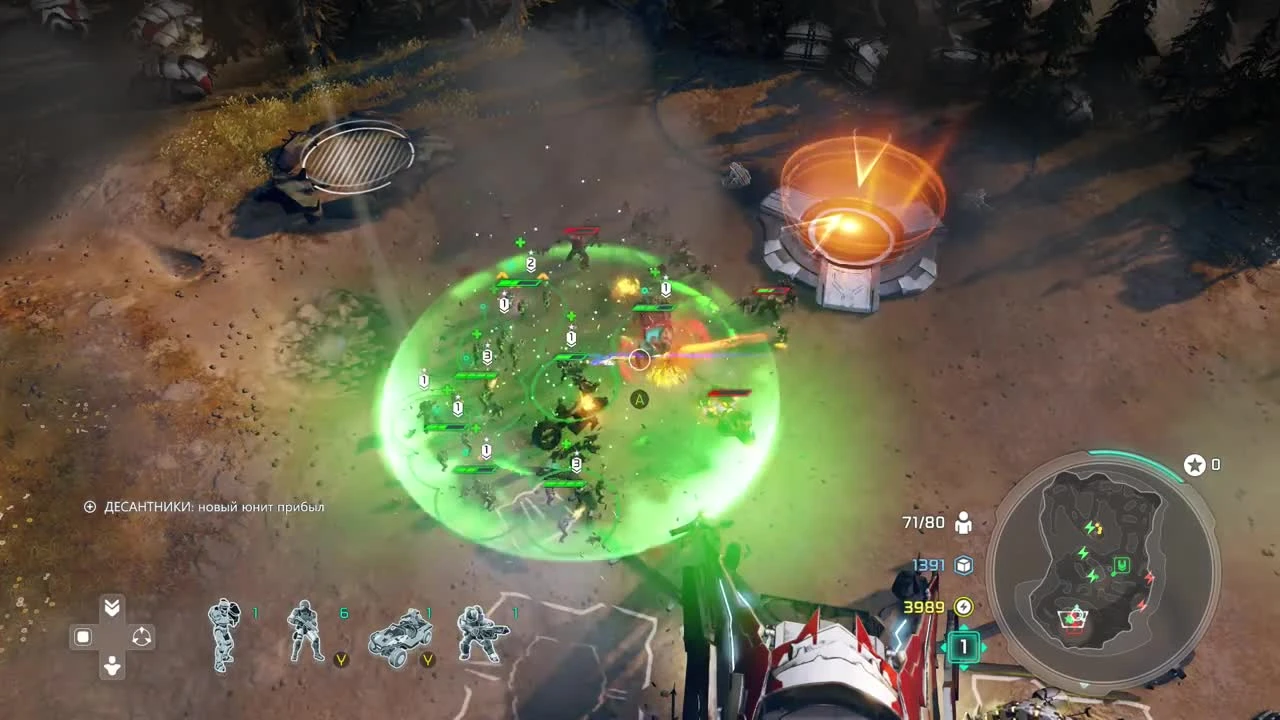Click the control group 1 indicator
Image resolution: width=1280 pixels, height=720 pixels.
[x=962, y=648]
